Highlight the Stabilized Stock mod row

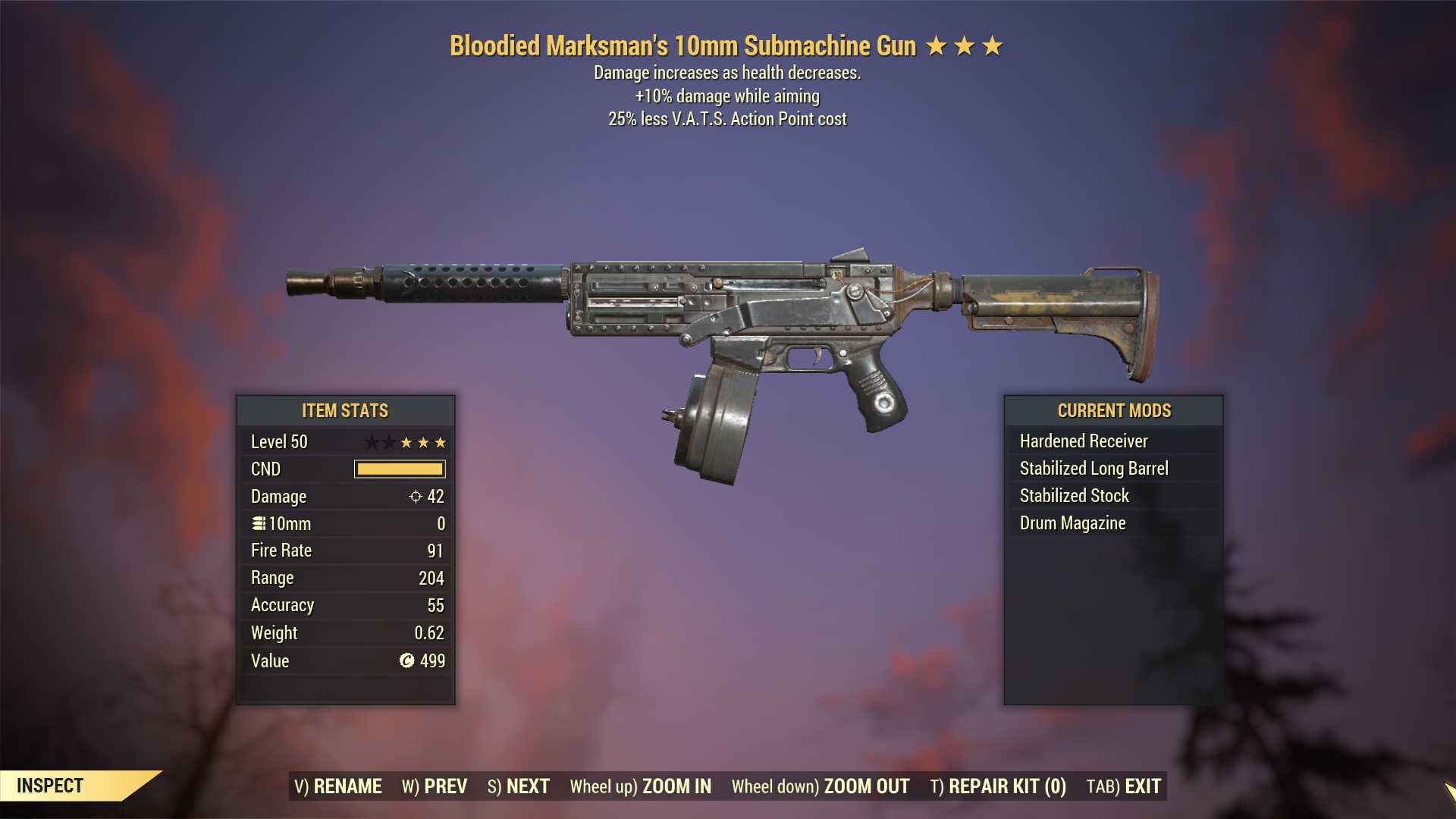1113,496
